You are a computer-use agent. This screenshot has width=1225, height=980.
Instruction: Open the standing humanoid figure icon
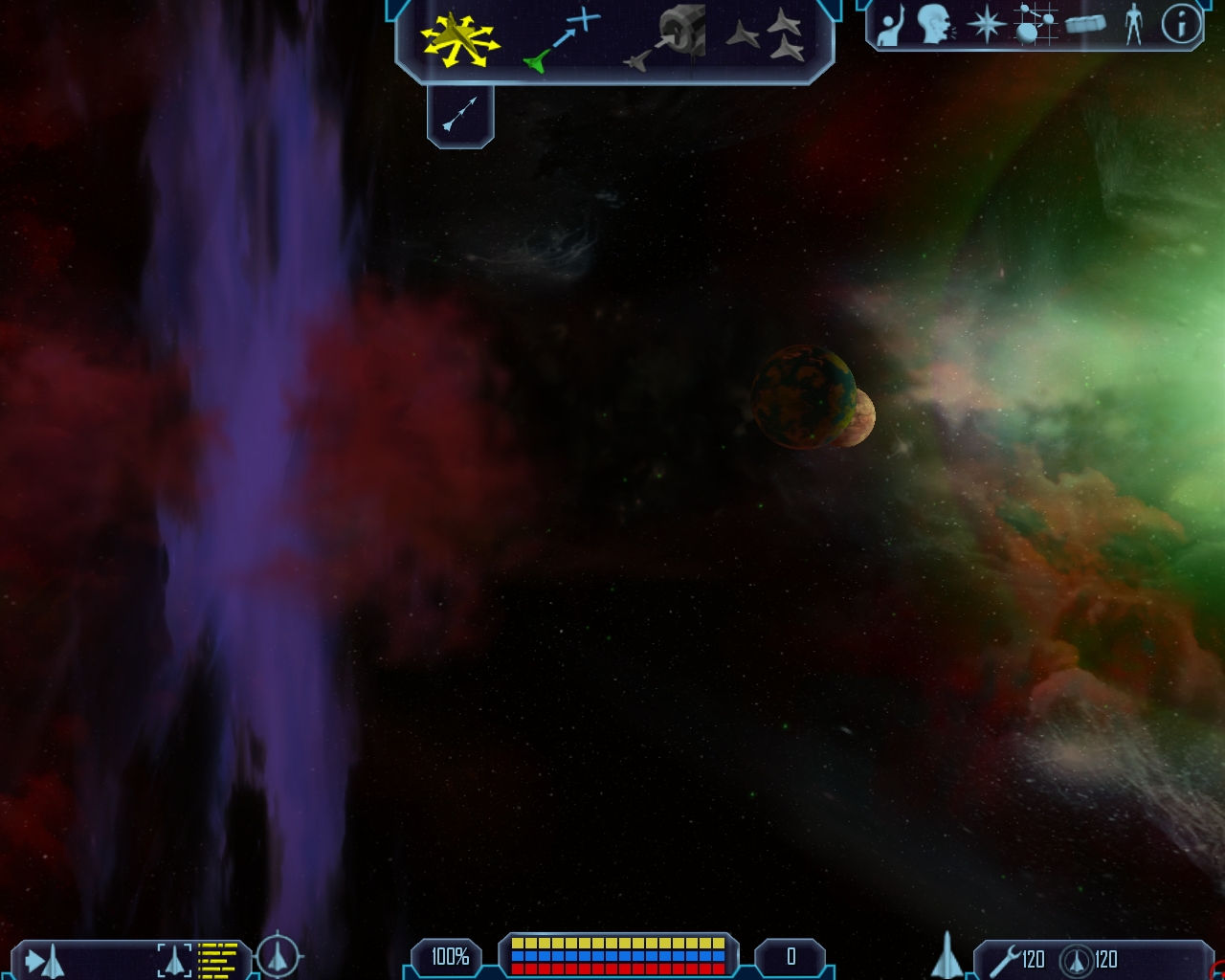(x=1134, y=25)
